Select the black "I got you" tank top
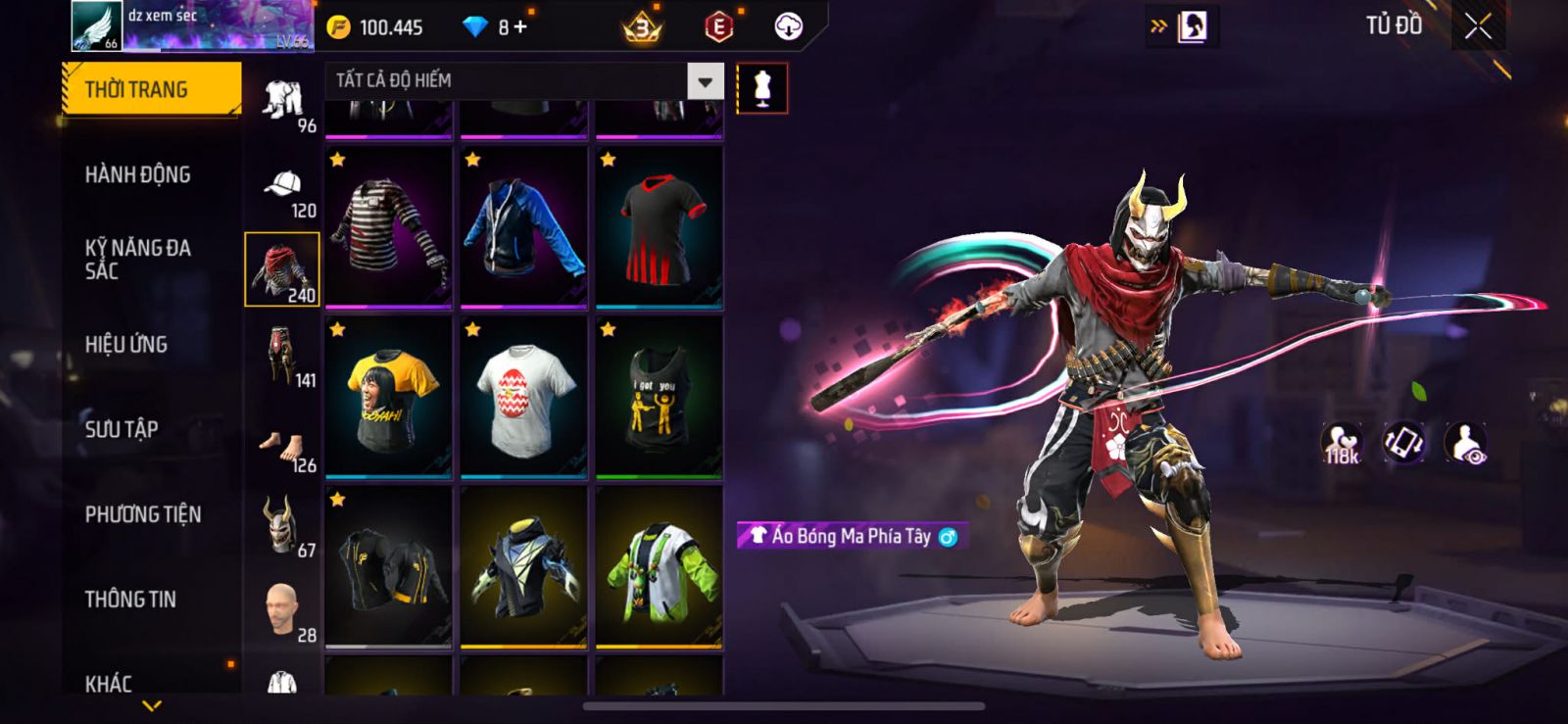 coord(659,397)
